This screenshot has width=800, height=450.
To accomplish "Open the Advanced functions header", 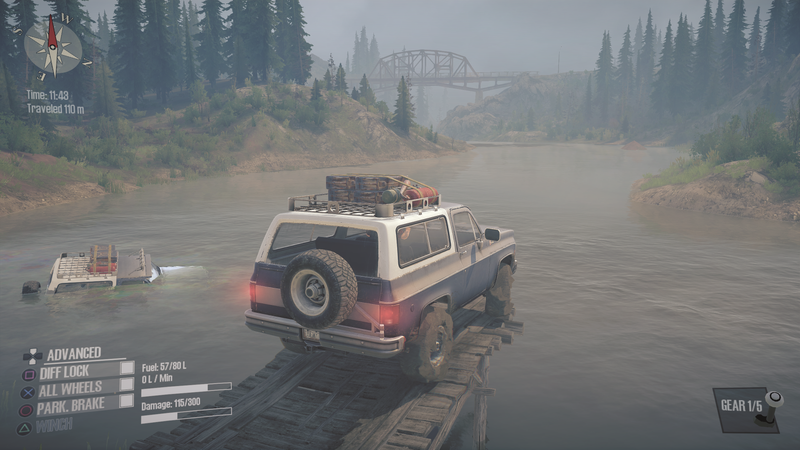I will tap(72, 353).
